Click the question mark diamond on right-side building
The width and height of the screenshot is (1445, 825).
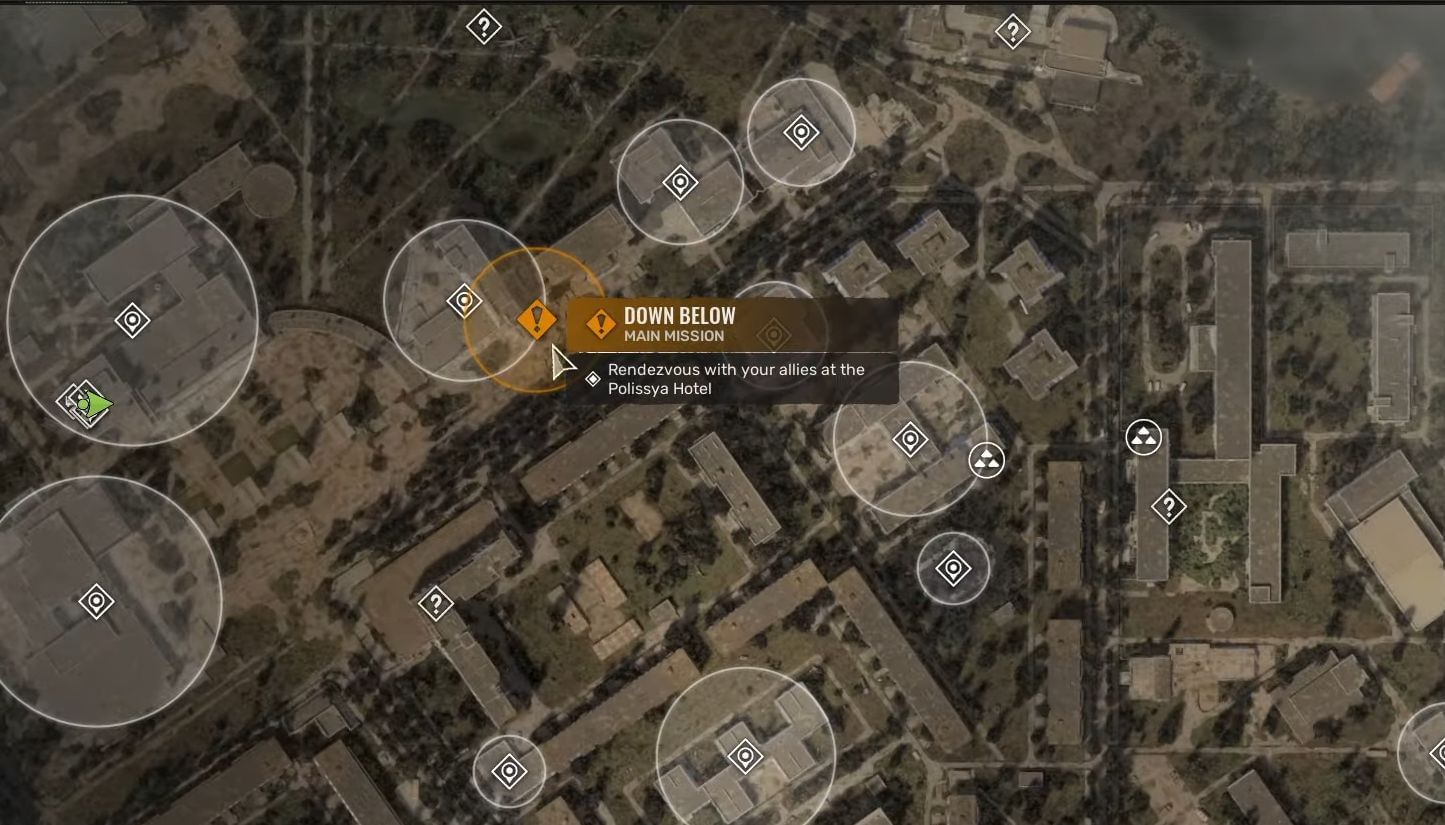1171,506
